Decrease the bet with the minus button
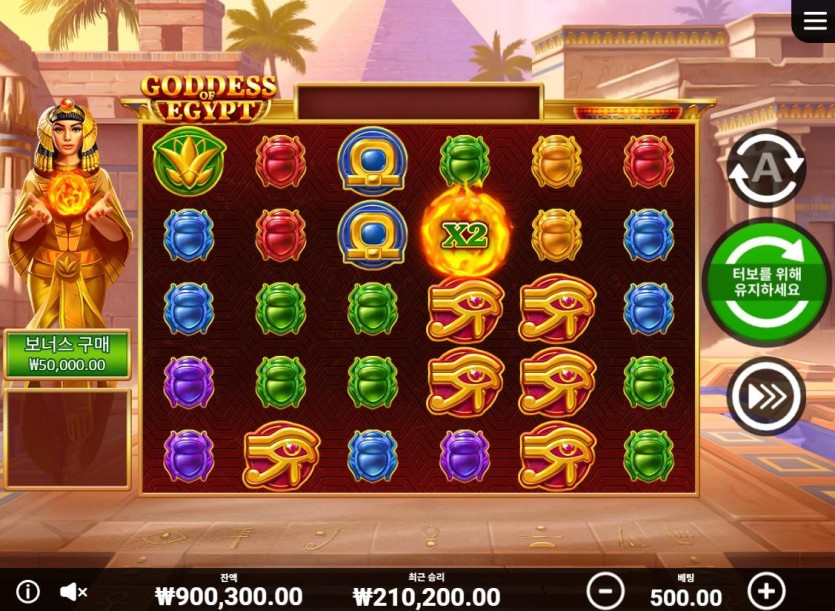Image resolution: width=835 pixels, height=611 pixels. pos(605,591)
